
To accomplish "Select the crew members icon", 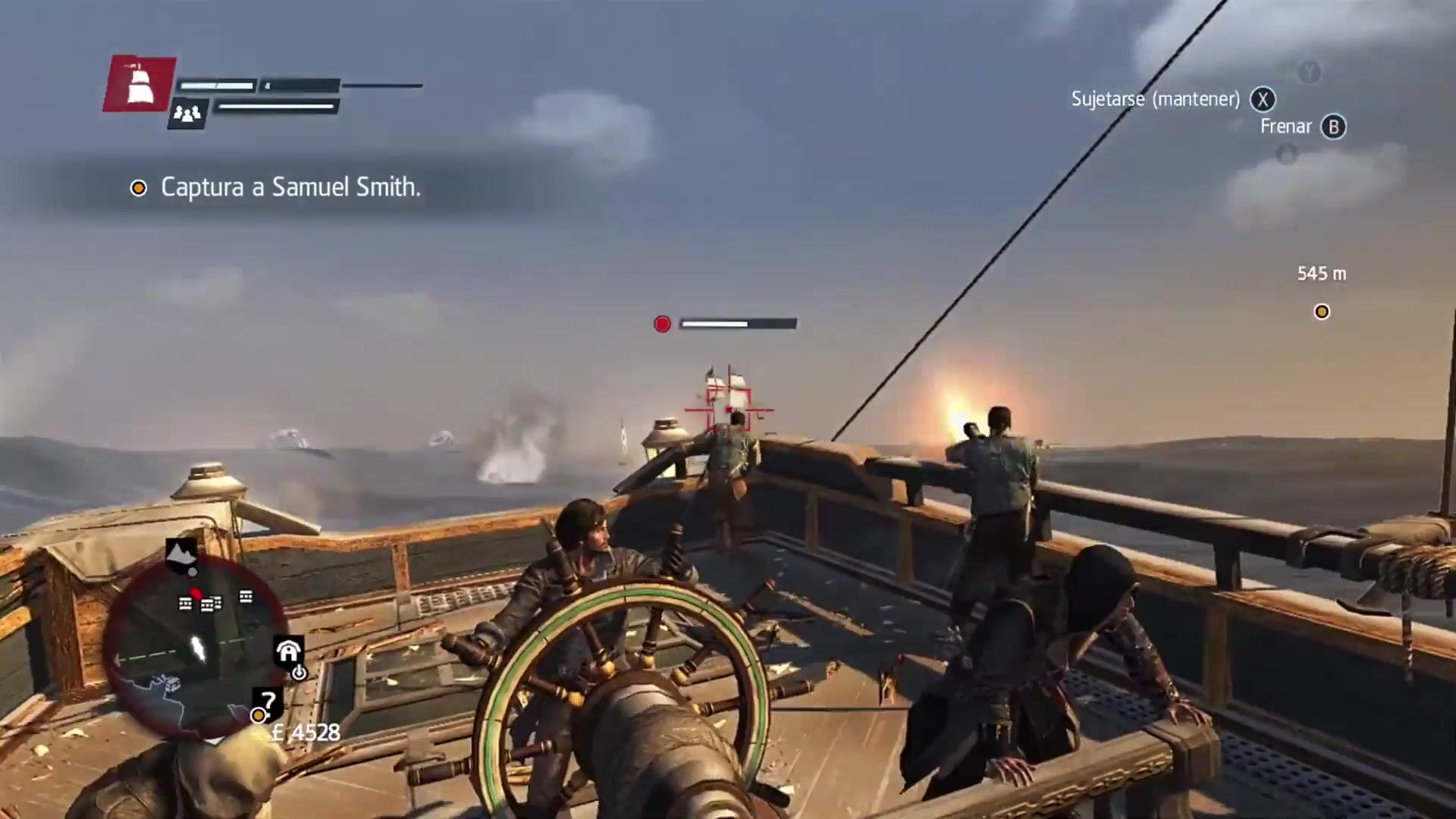I will tap(187, 114).
